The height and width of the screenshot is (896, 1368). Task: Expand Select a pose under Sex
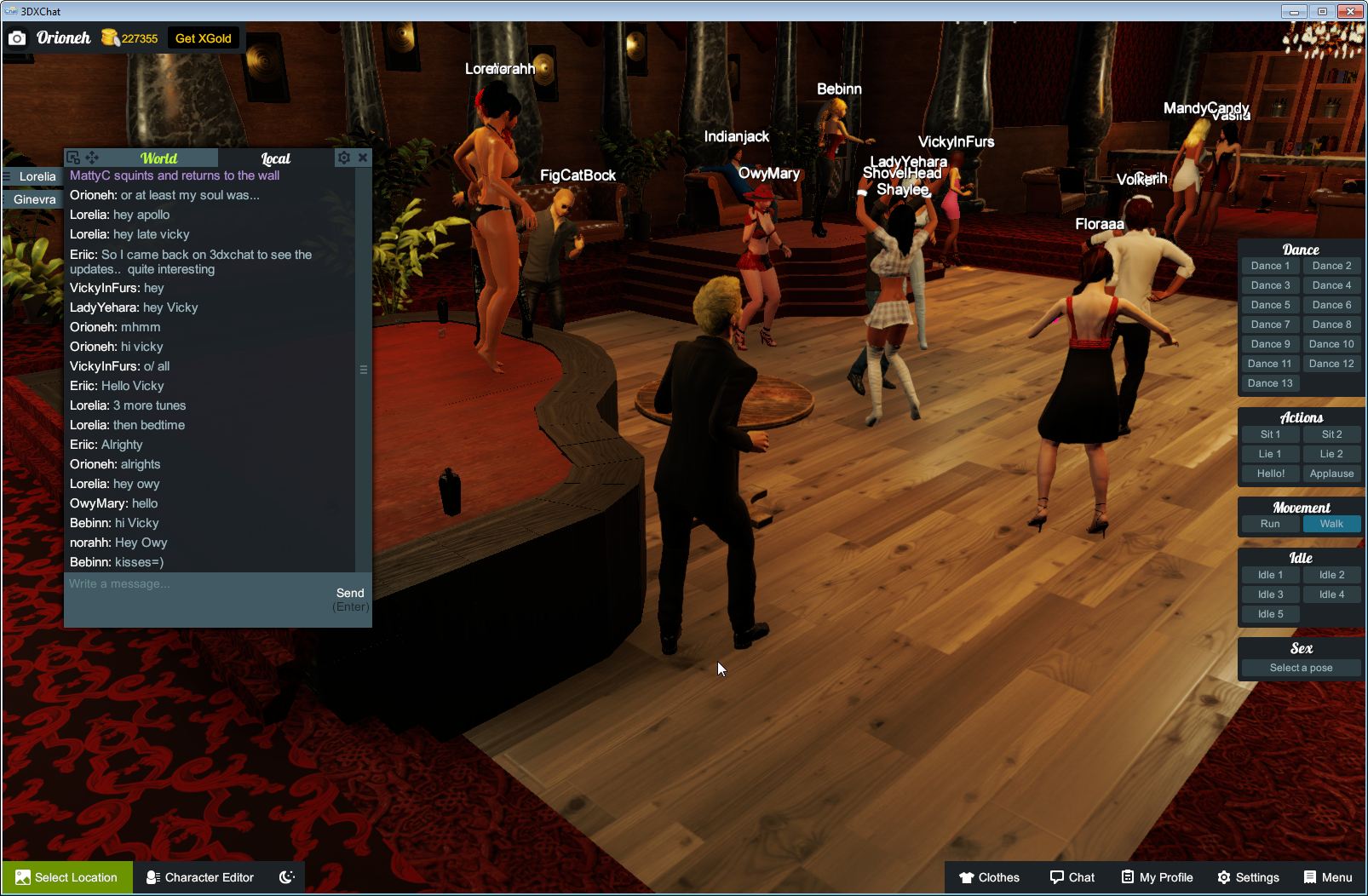tap(1301, 668)
